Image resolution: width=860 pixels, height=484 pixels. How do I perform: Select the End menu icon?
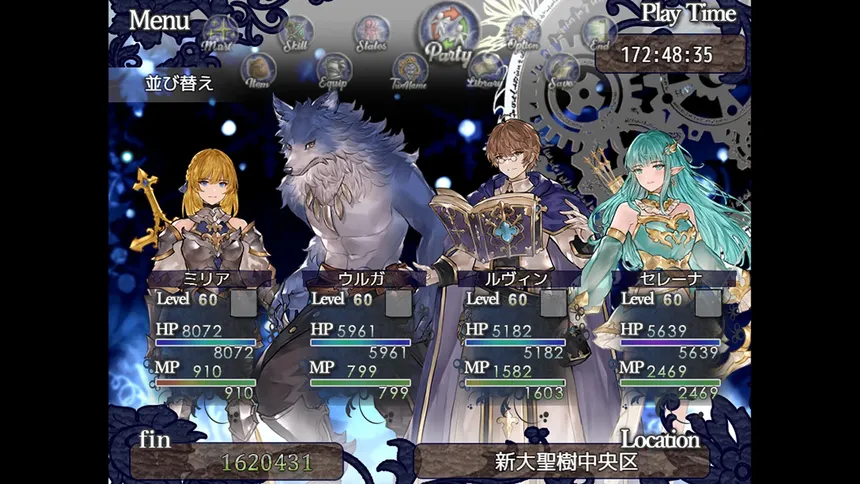598,33
